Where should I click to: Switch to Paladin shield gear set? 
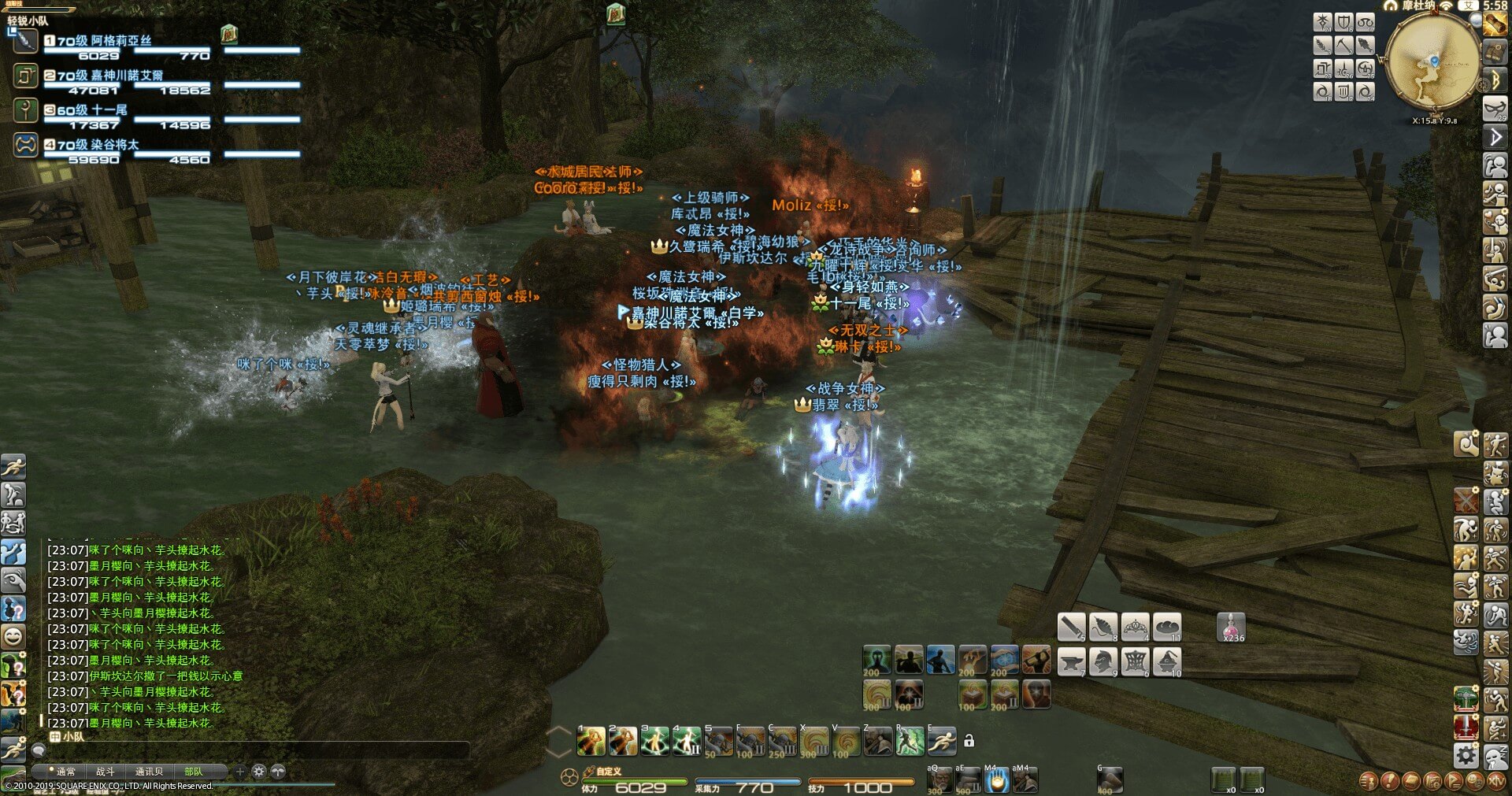coord(1343,23)
